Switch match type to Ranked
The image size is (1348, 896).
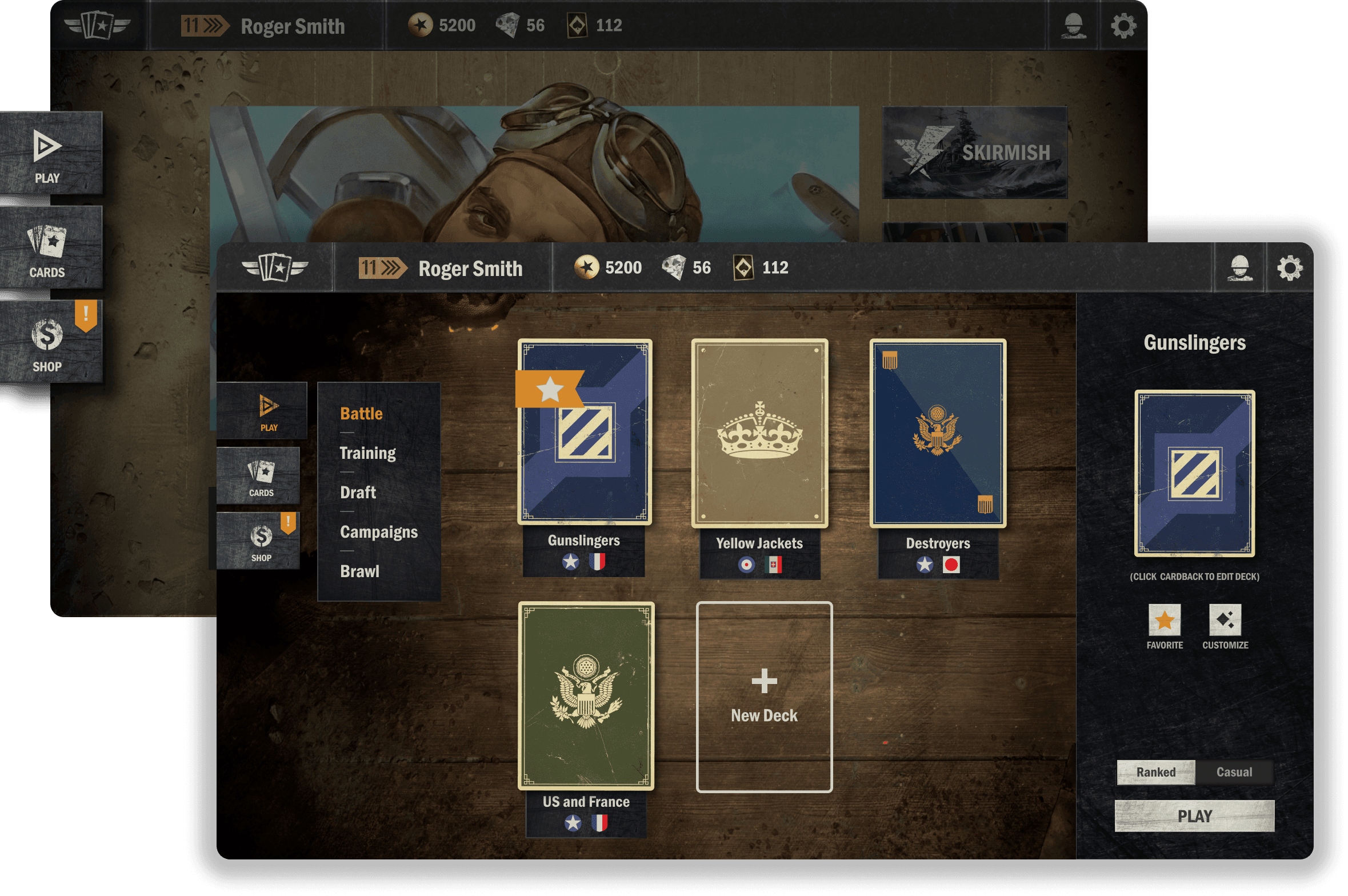click(x=1155, y=772)
